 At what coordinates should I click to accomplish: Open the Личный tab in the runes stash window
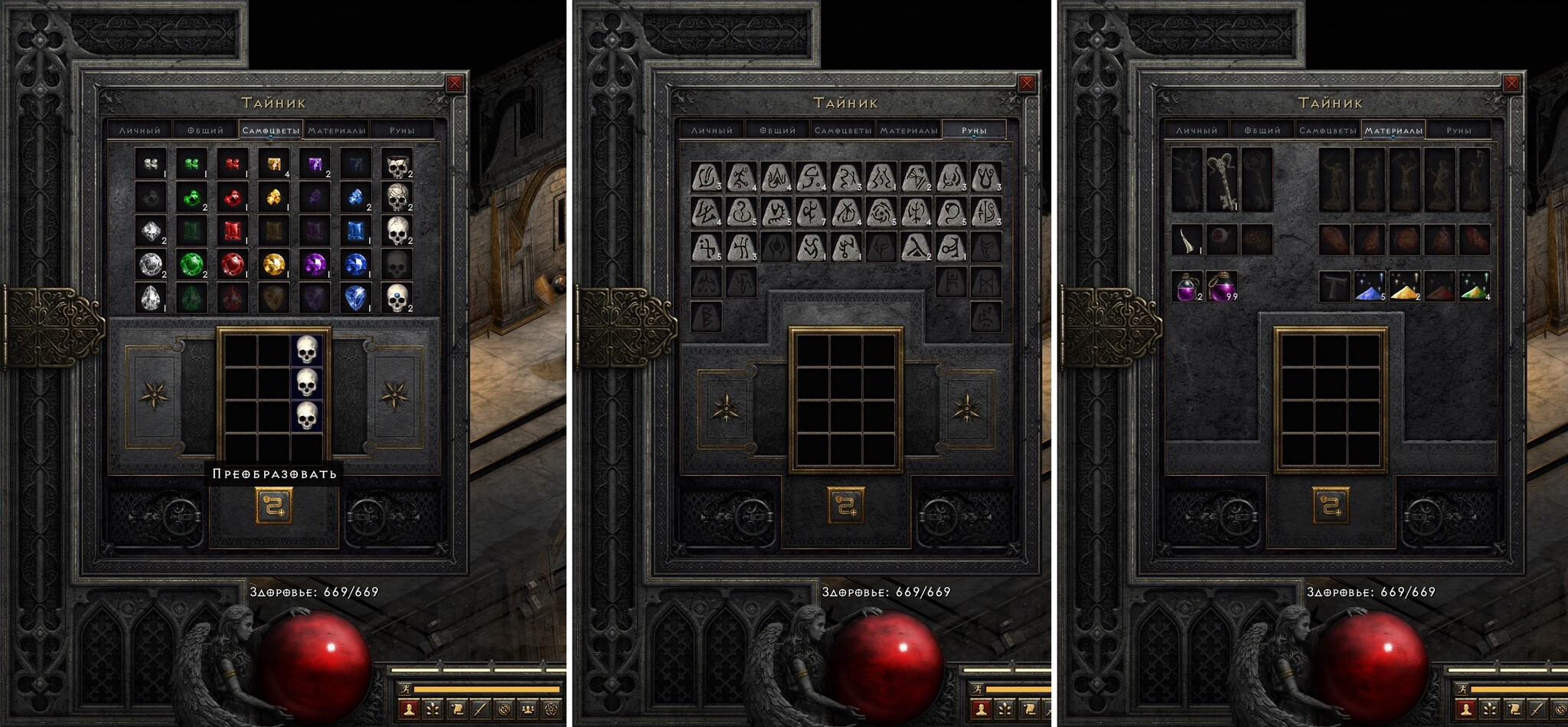711,130
